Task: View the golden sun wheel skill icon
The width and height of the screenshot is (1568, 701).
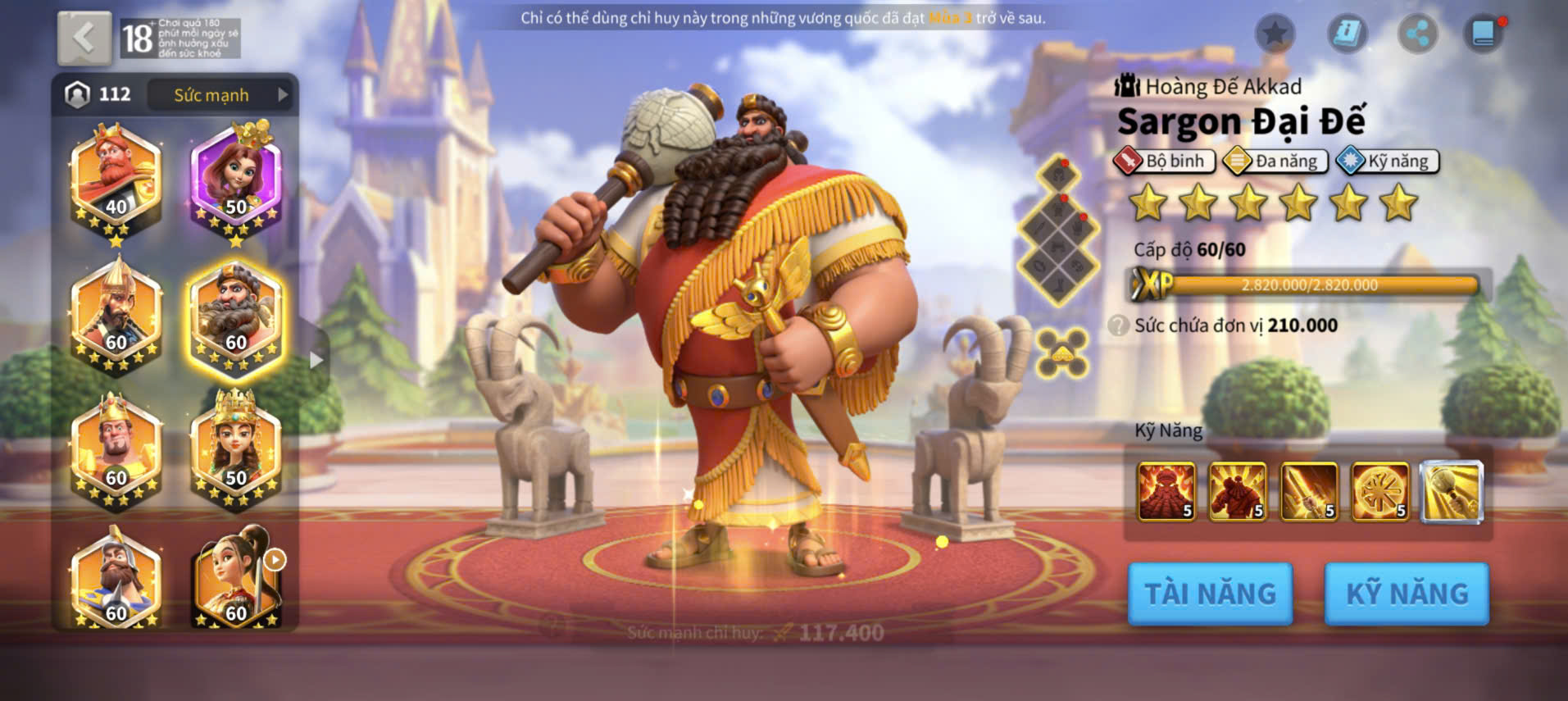Action: (x=1380, y=491)
